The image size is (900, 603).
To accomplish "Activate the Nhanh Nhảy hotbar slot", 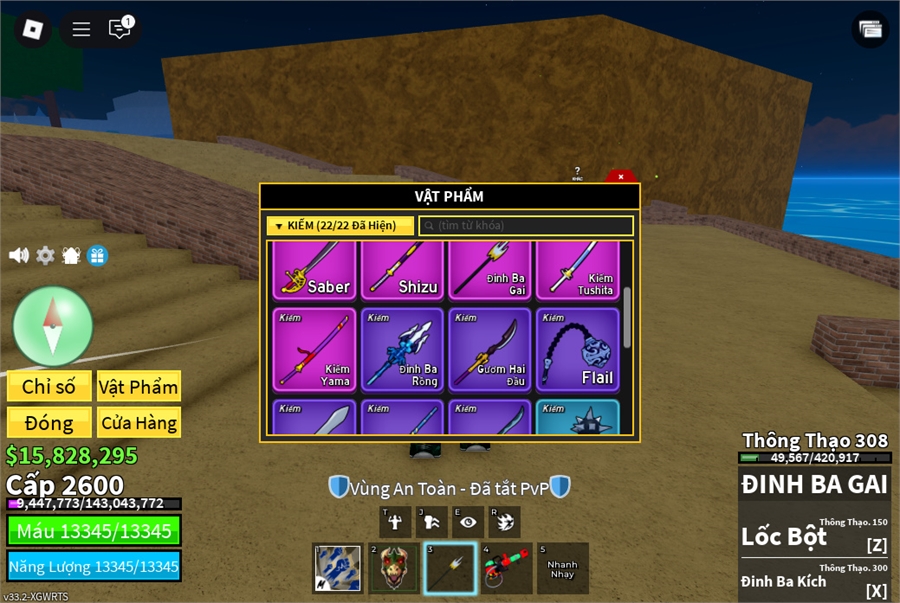I will tap(562, 569).
